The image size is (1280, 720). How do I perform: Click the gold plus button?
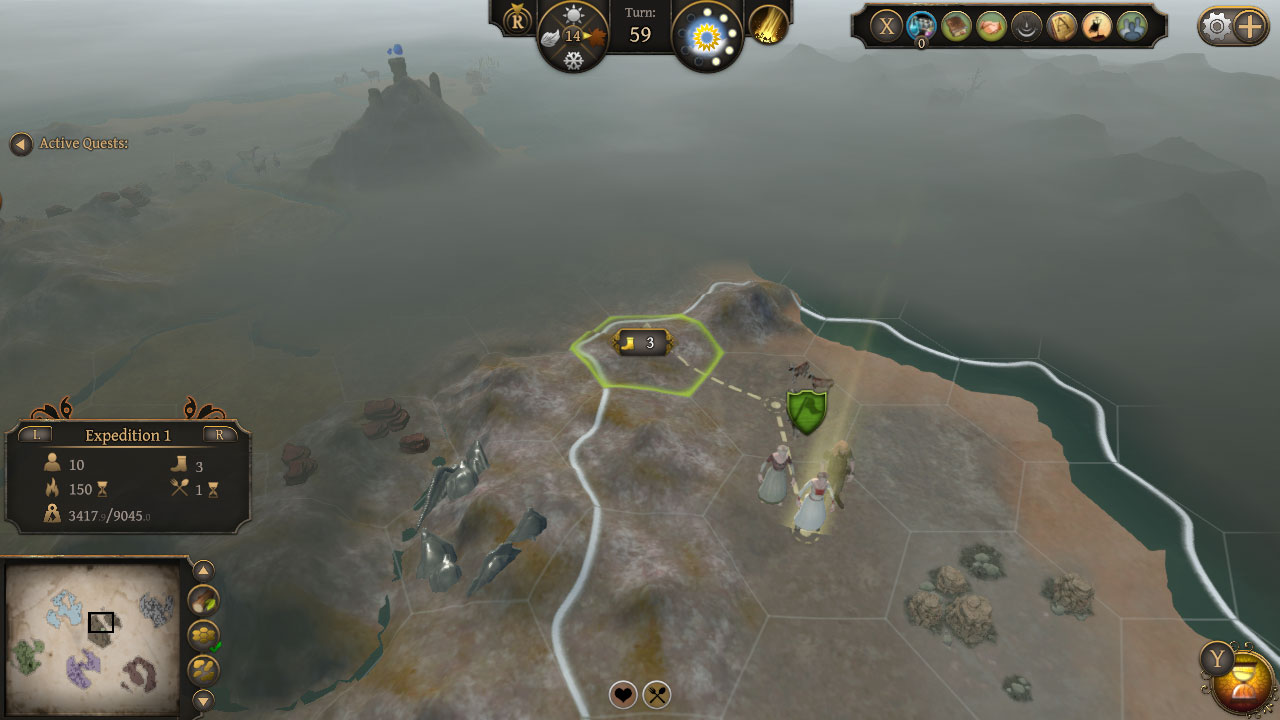1251,26
